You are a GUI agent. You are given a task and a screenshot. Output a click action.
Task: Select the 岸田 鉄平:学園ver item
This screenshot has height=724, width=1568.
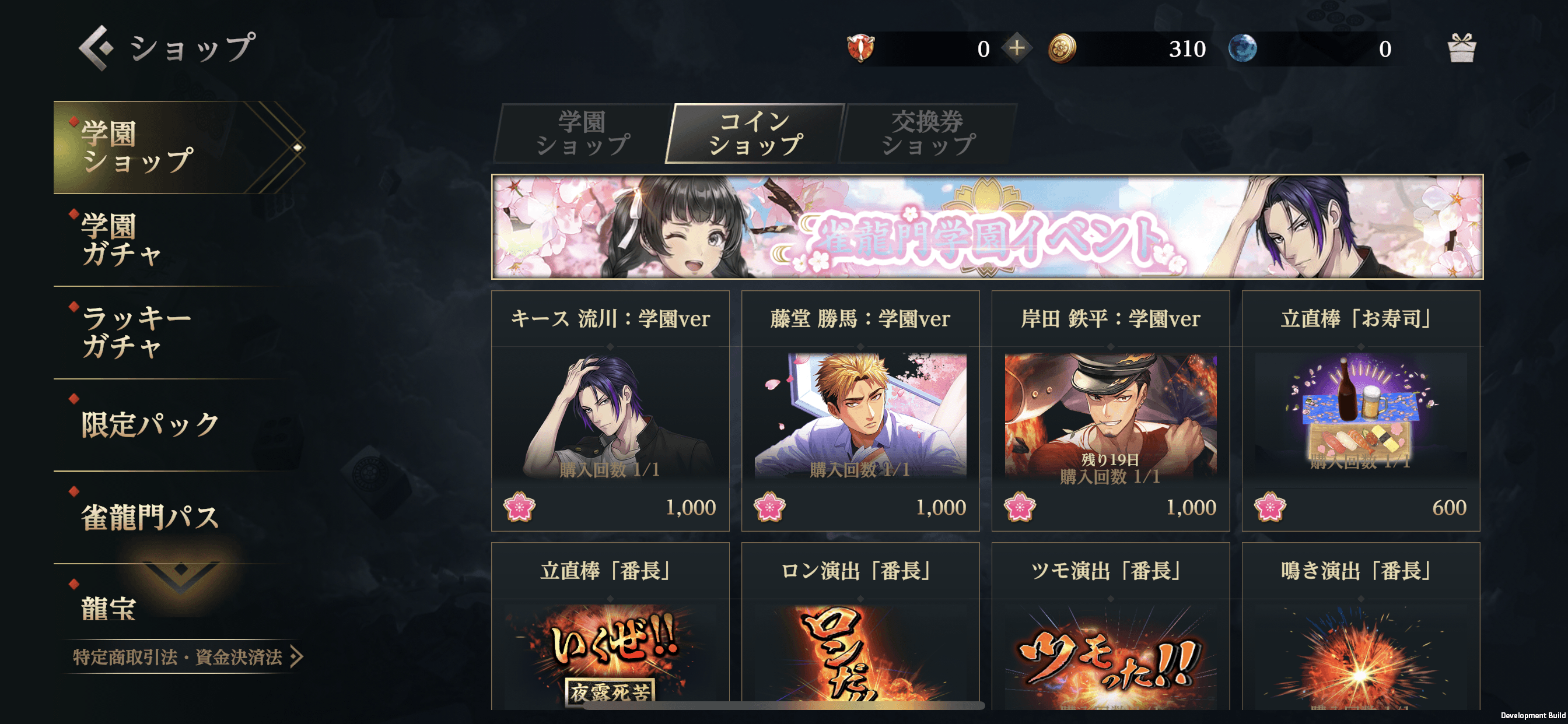point(1110,412)
